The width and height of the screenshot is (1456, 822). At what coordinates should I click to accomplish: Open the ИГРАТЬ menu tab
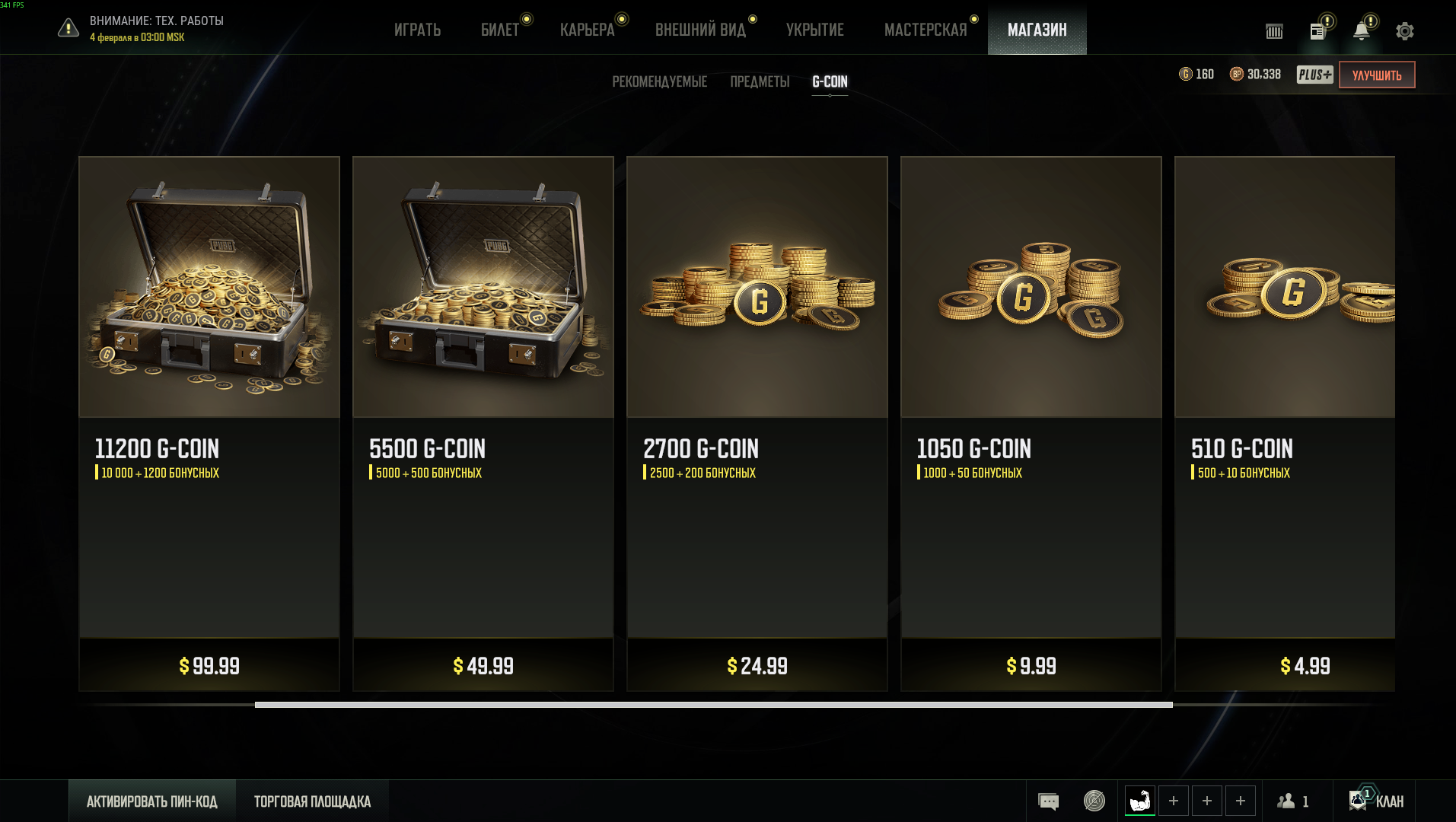coord(417,30)
